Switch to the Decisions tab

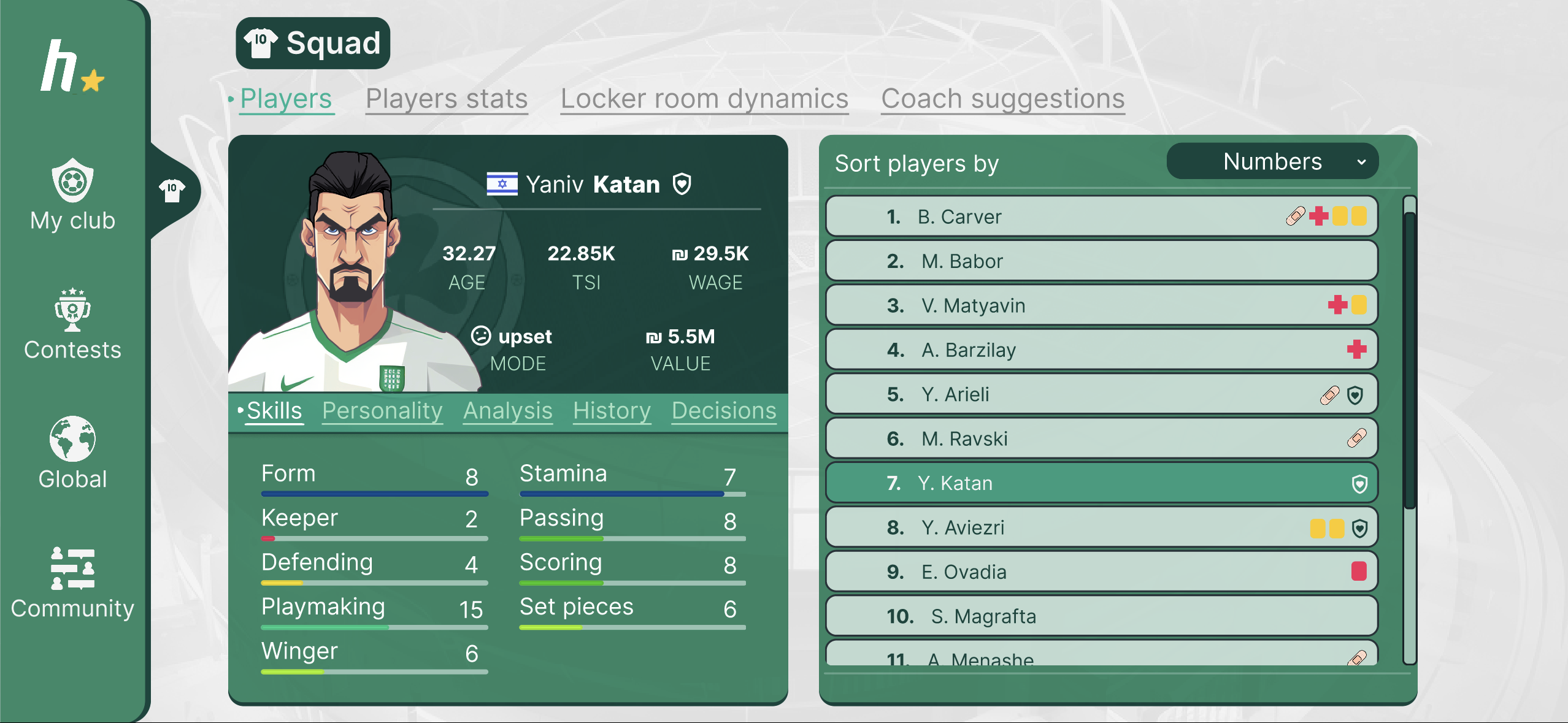point(724,411)
